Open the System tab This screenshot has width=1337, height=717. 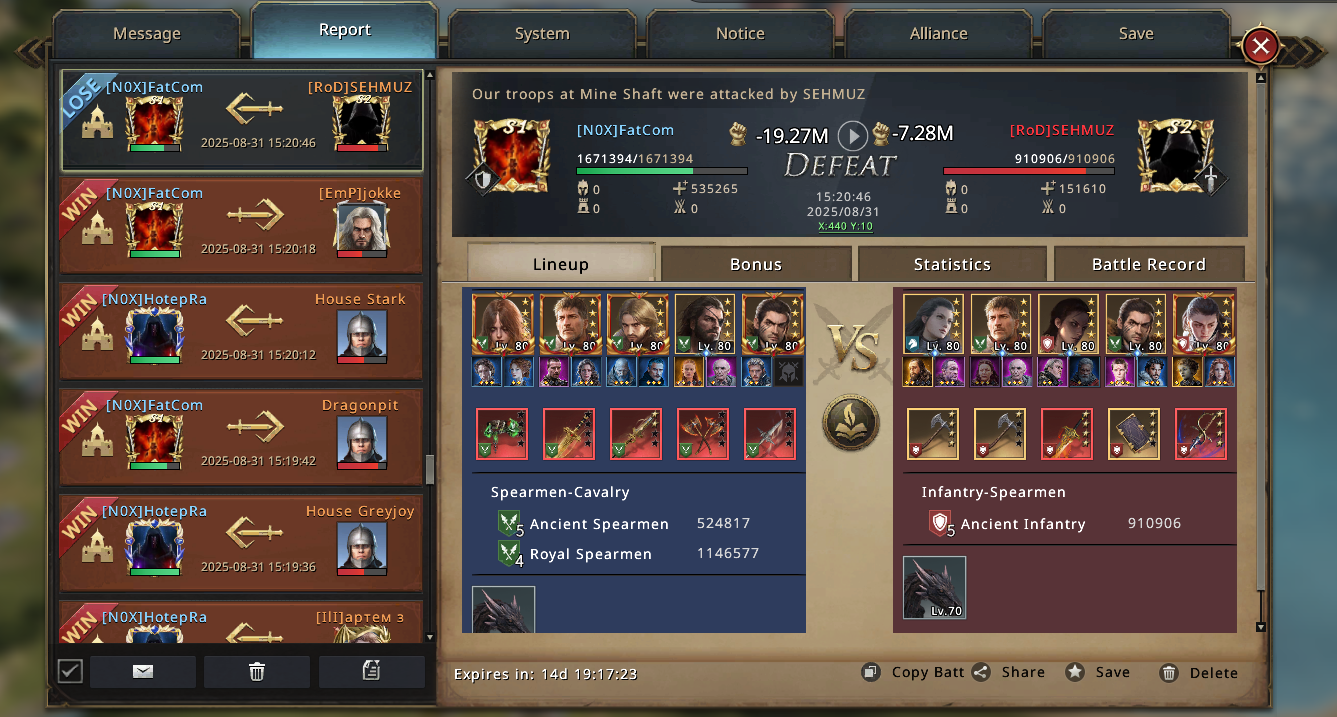point(542,33)
